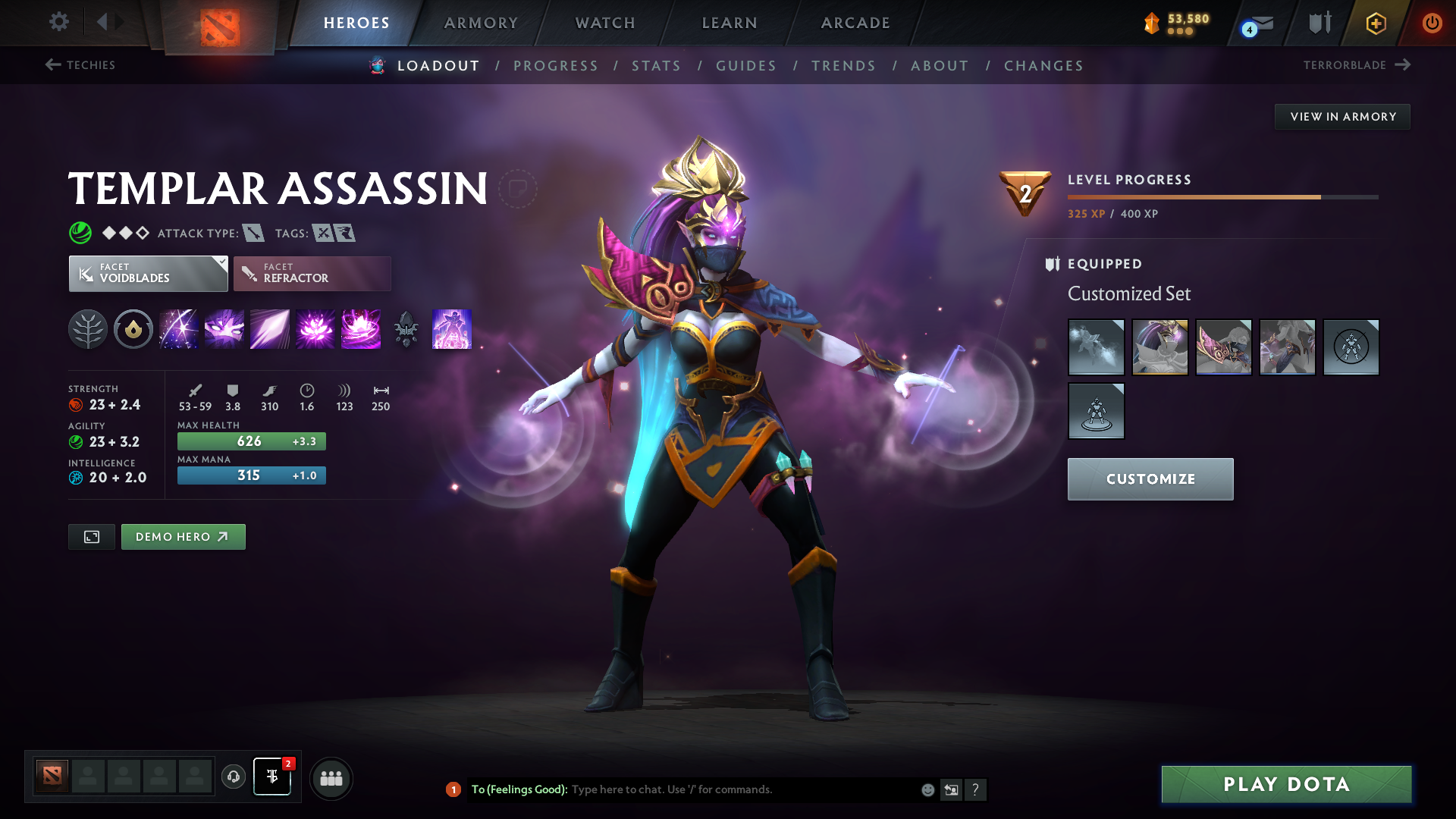The width and height of the screenshot is (1456, 819).
Task: Open the talent tree icon
Action: click(x=88, y=329)
